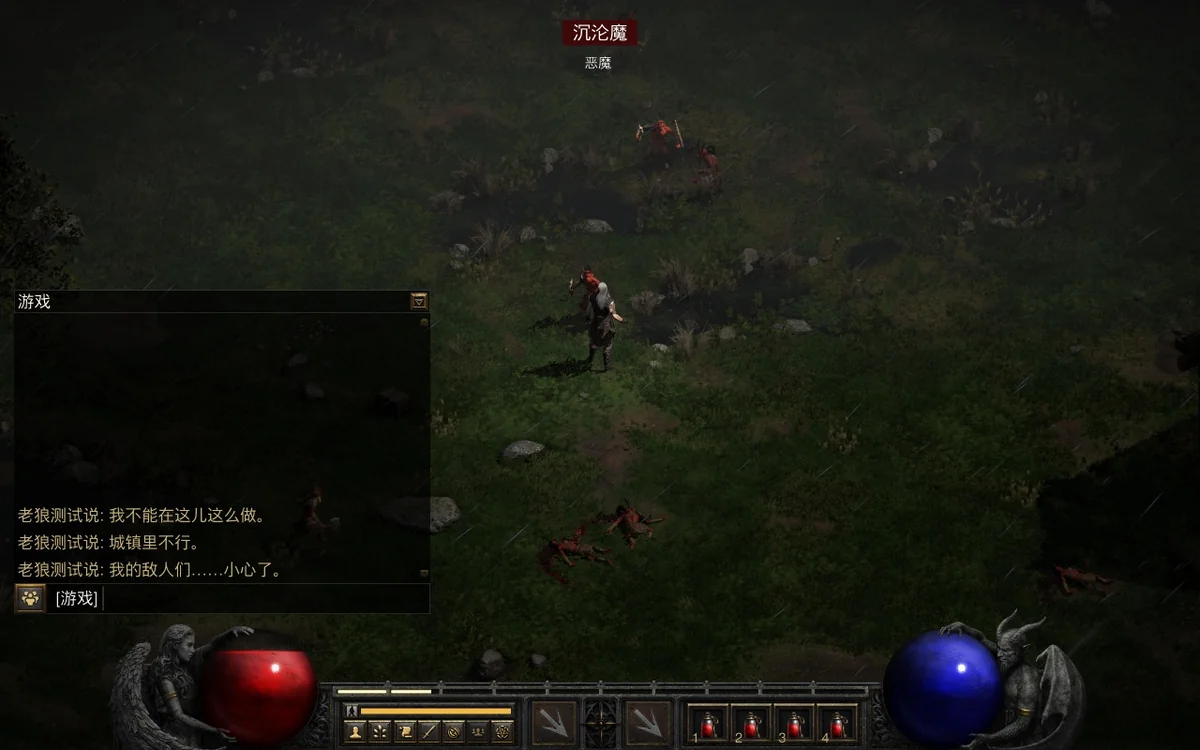Click the sword icon in the mini panel

pos(429,732)
